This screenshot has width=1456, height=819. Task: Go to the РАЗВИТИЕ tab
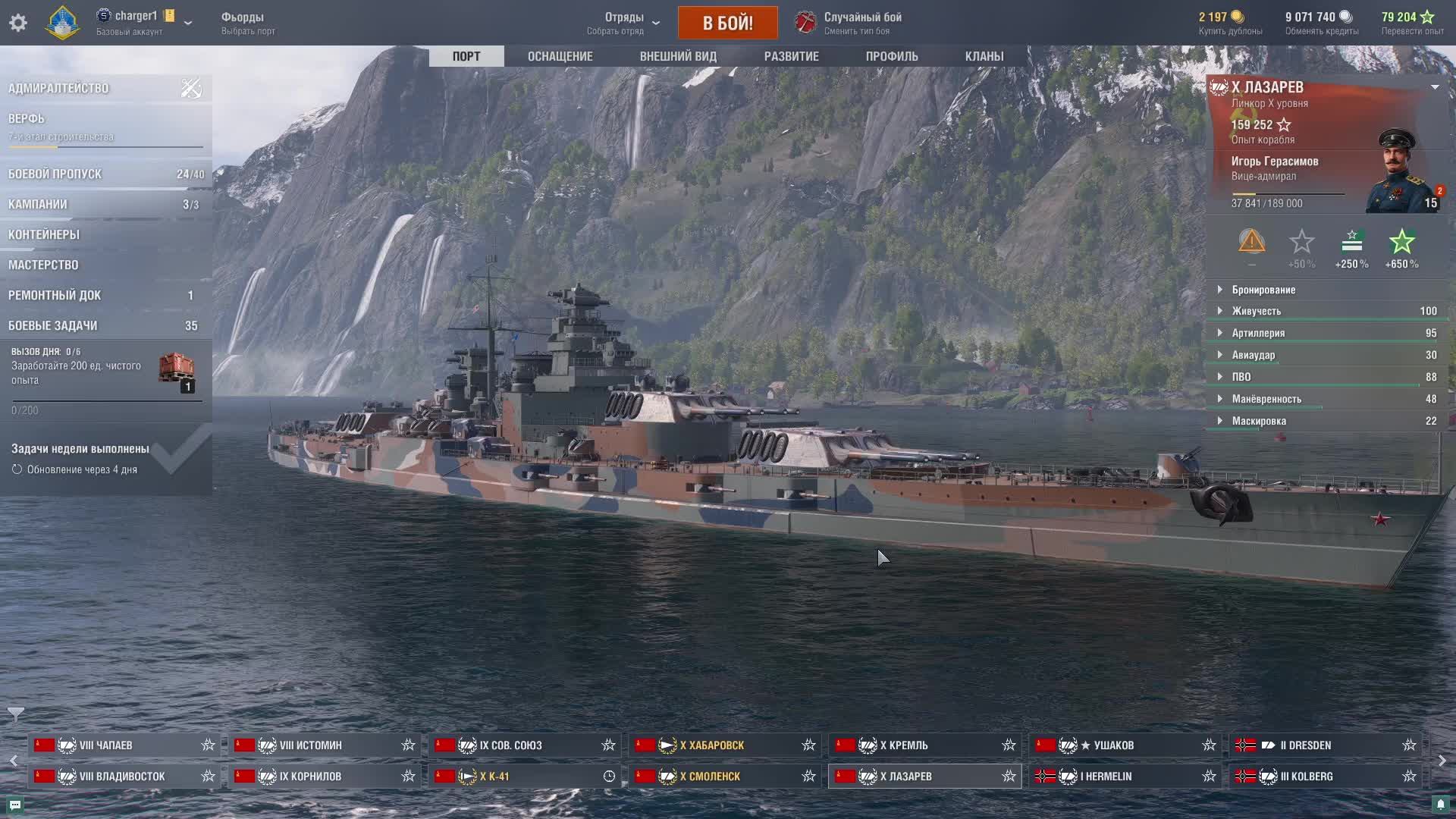coord(791,56)
